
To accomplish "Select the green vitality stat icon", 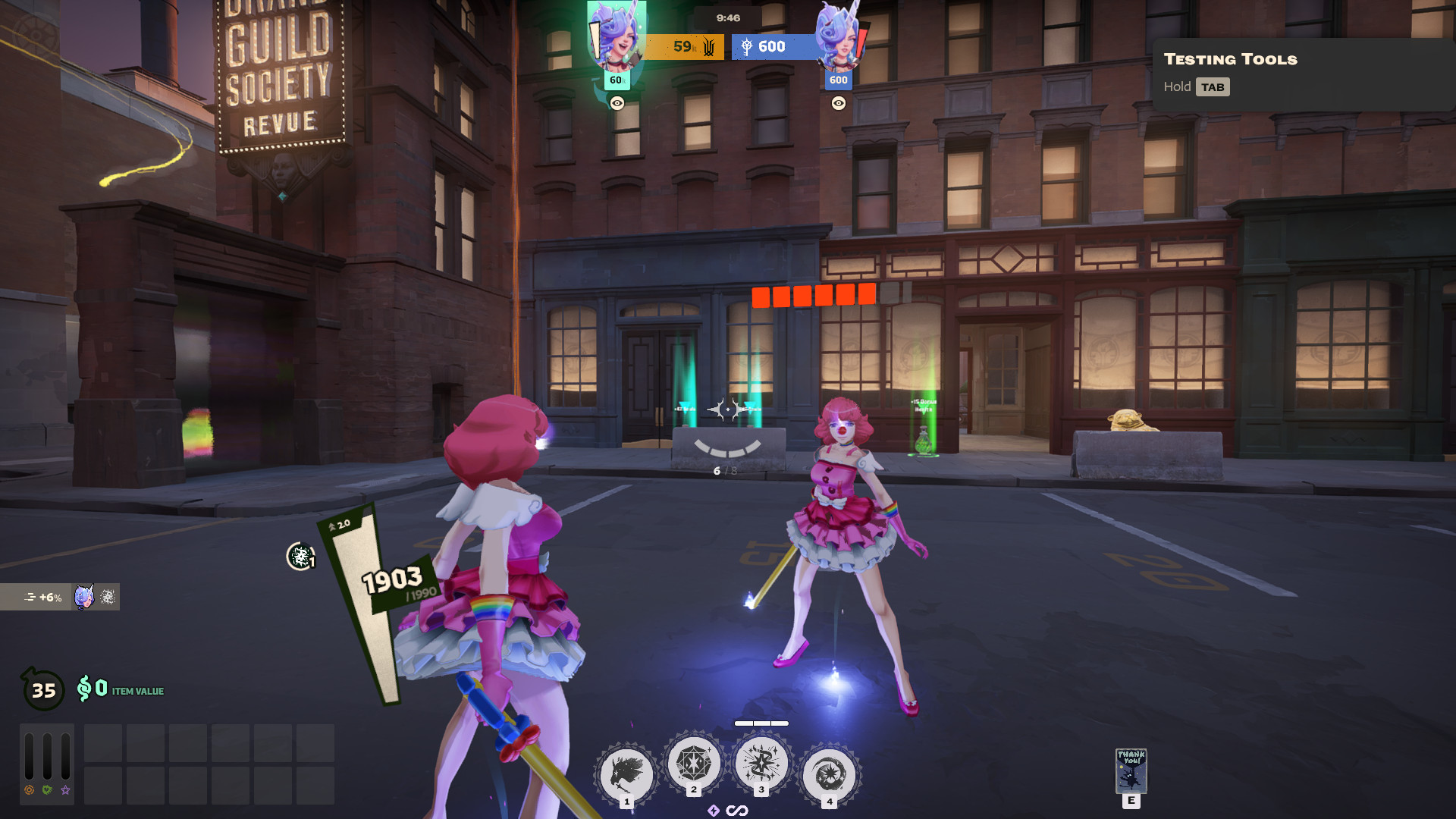I will 47,790.
